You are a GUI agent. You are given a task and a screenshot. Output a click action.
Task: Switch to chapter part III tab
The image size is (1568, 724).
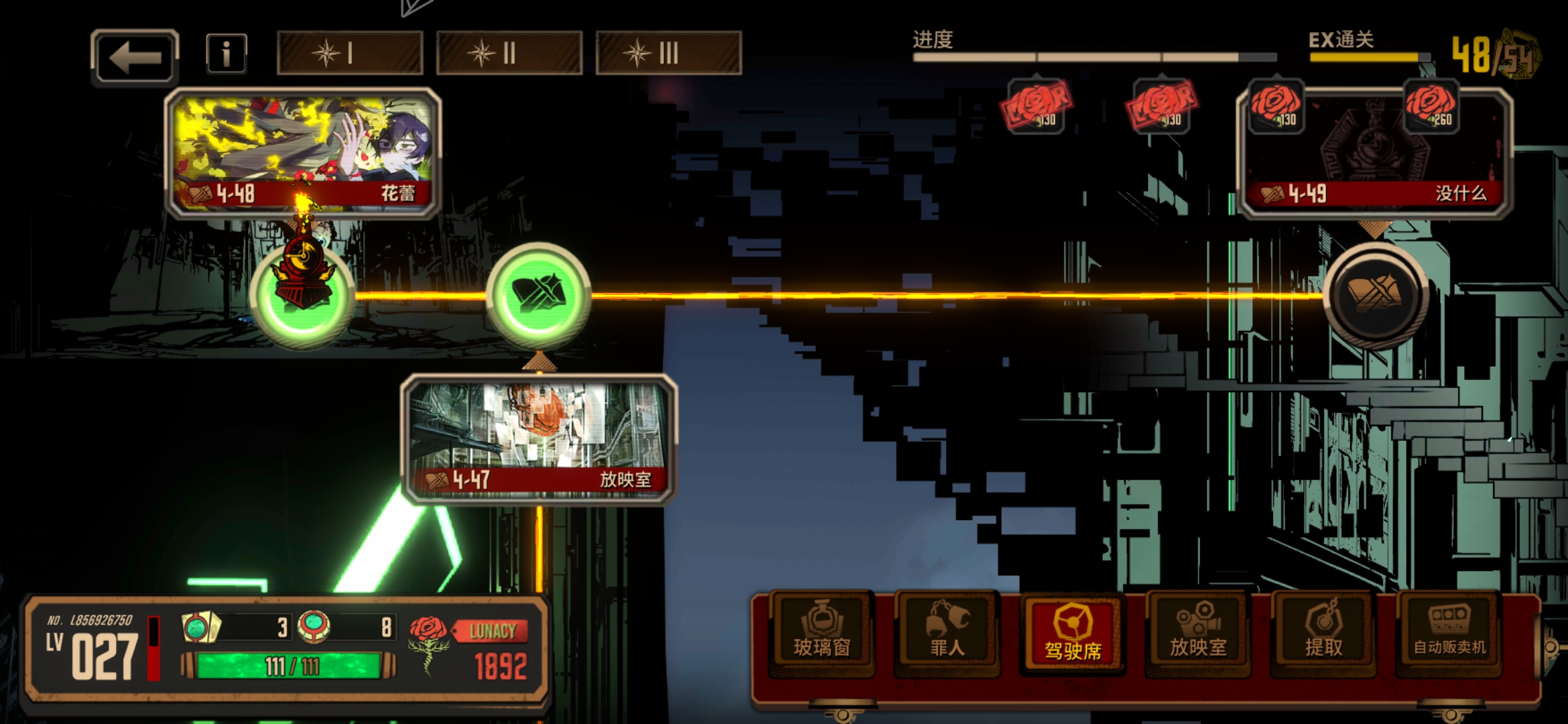(x=669, y=53)
